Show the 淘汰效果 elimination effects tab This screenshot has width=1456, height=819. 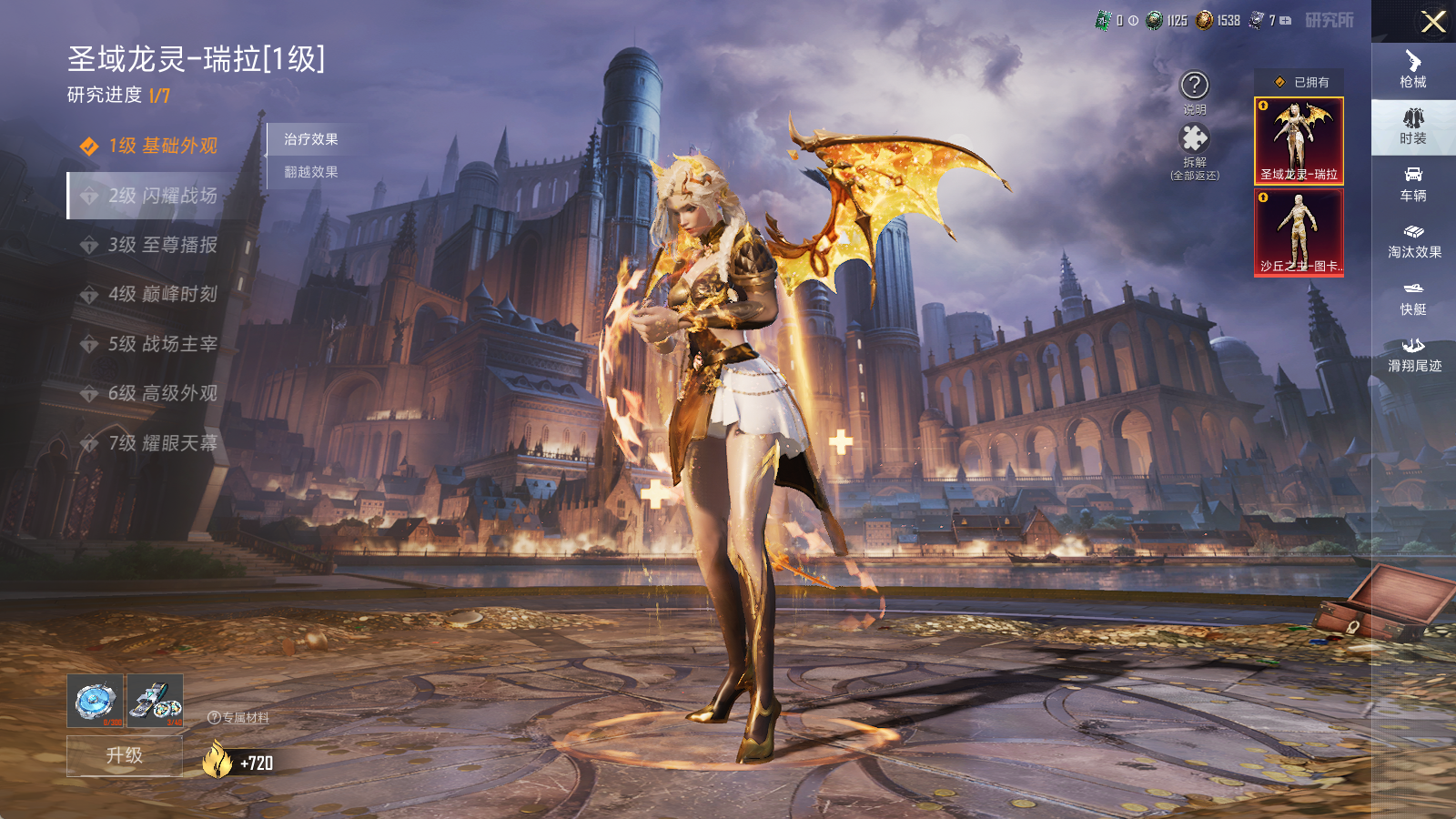(1413, 240)
